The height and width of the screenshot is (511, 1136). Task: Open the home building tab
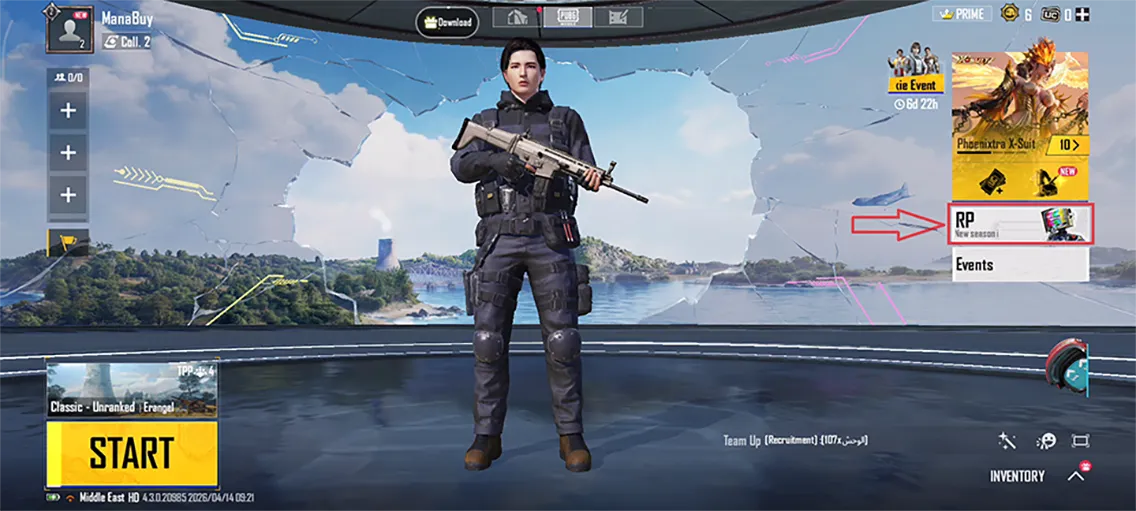click(x=518, y=17)
